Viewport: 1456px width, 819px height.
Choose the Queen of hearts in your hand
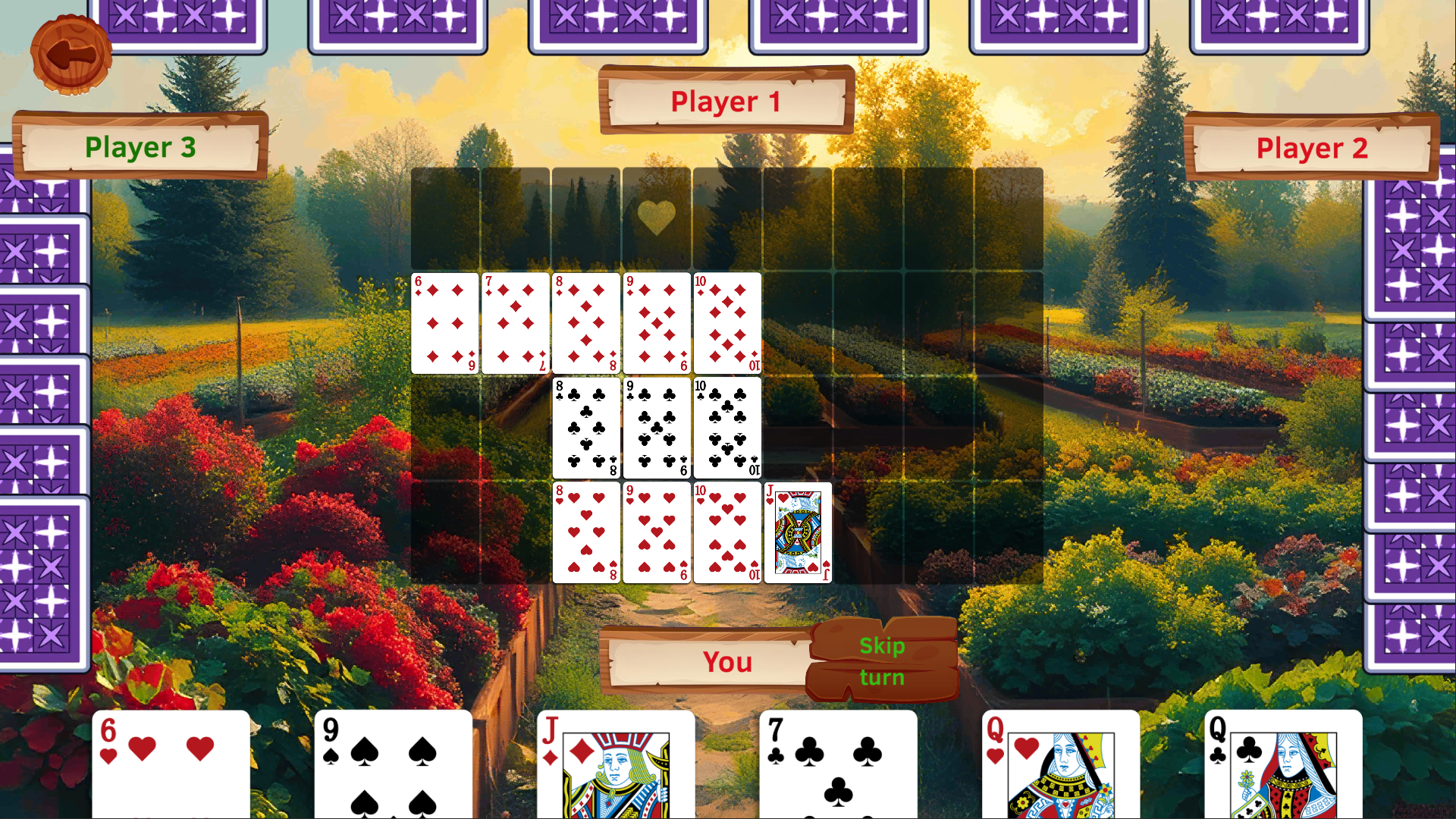pos(1059,766)
